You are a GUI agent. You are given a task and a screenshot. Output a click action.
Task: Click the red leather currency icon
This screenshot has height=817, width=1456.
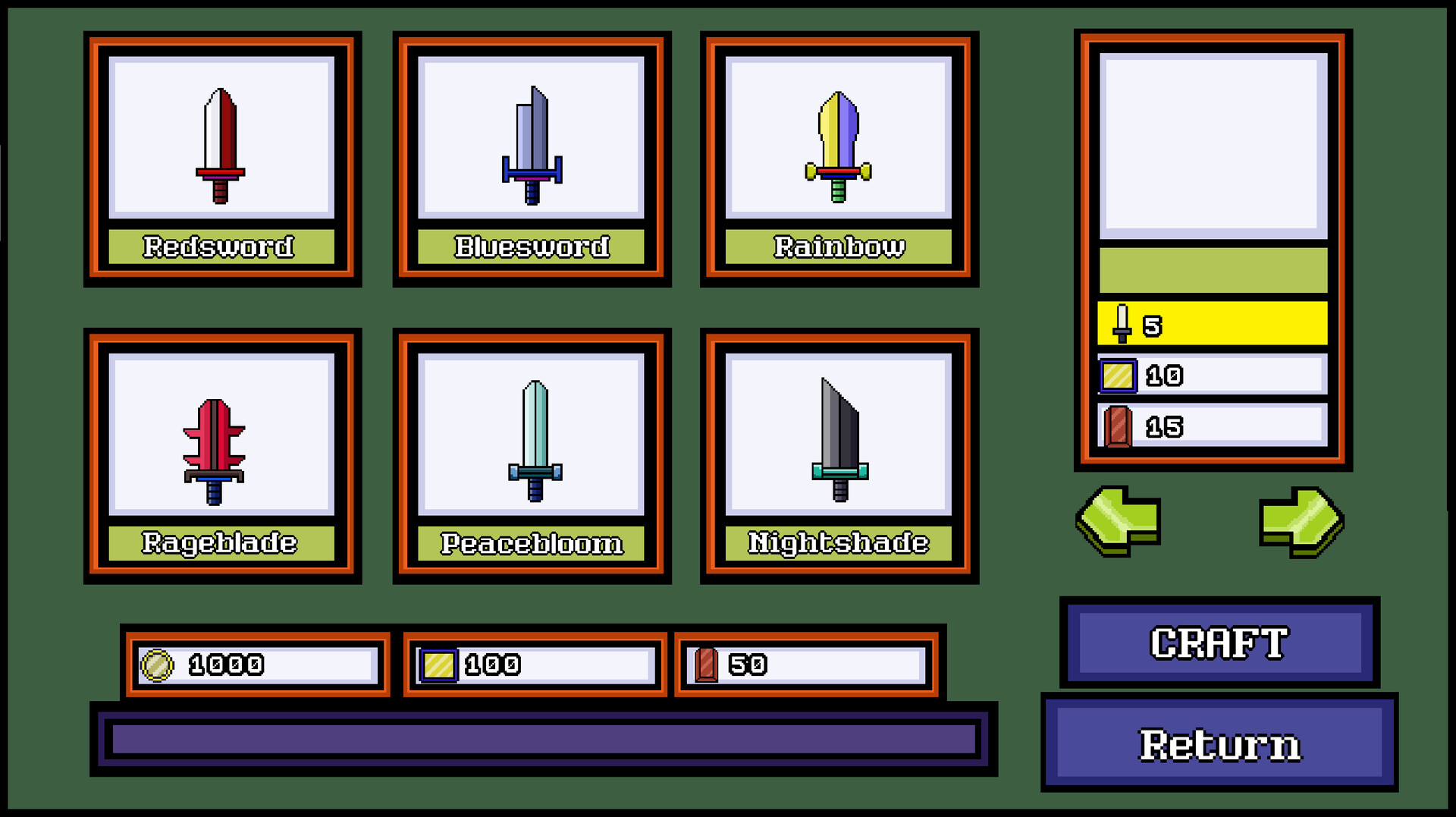[x=707, y=665]
